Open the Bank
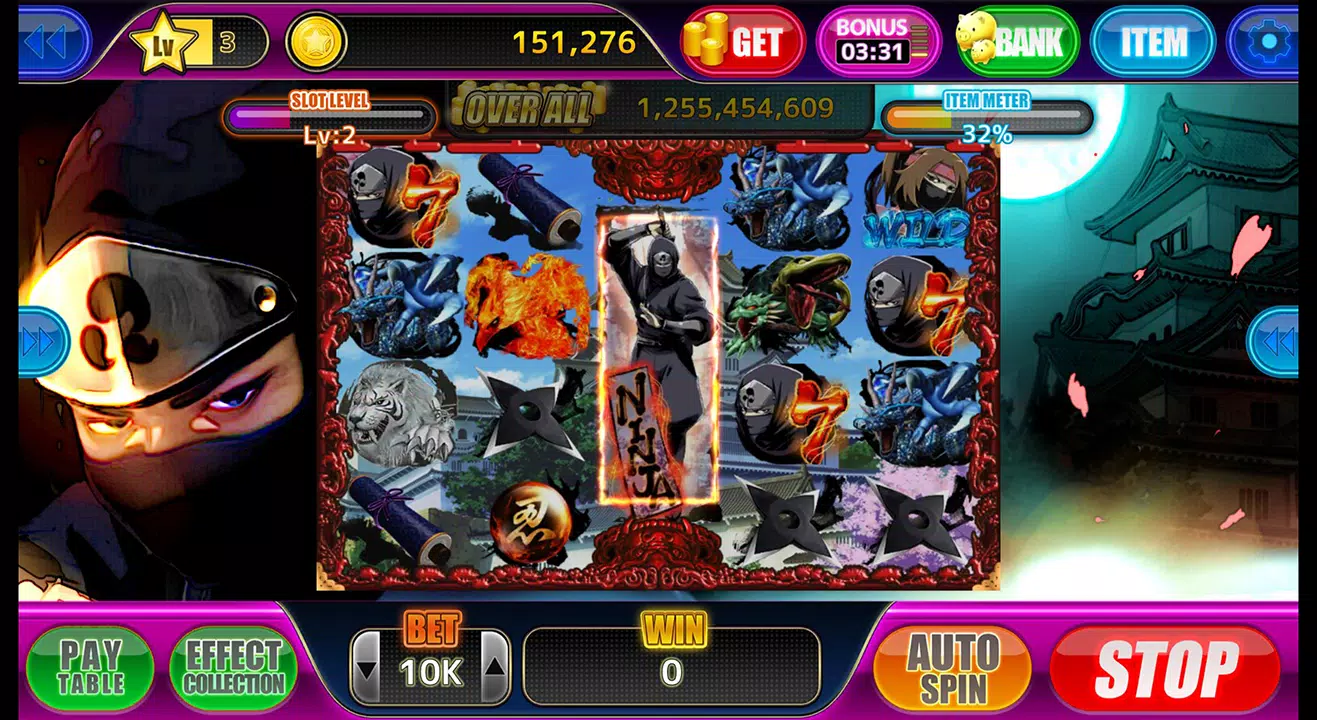Screen dimensions: 1317x720 point(1015,42)
